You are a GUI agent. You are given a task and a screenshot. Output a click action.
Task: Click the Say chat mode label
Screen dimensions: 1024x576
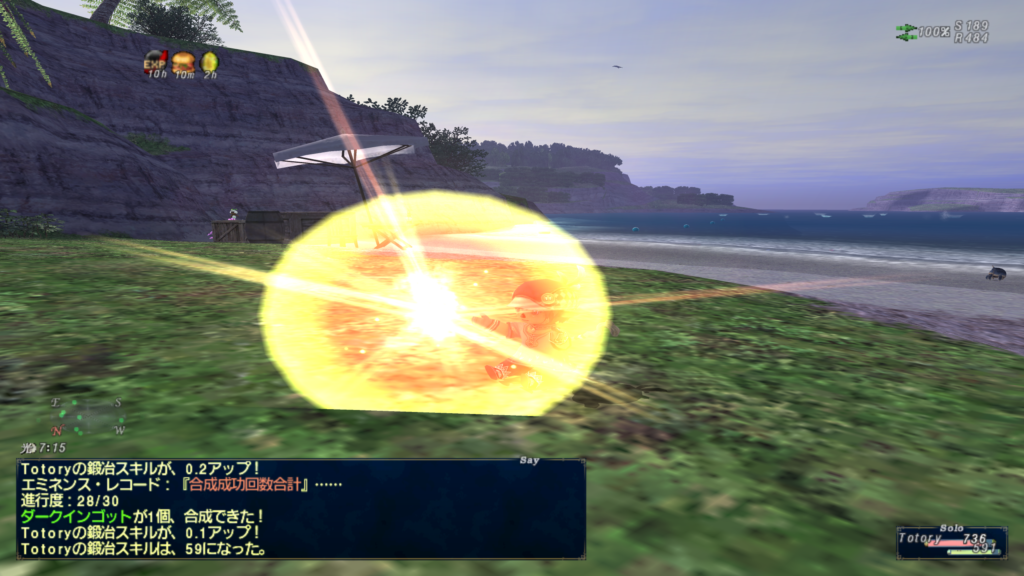point(530,461)
